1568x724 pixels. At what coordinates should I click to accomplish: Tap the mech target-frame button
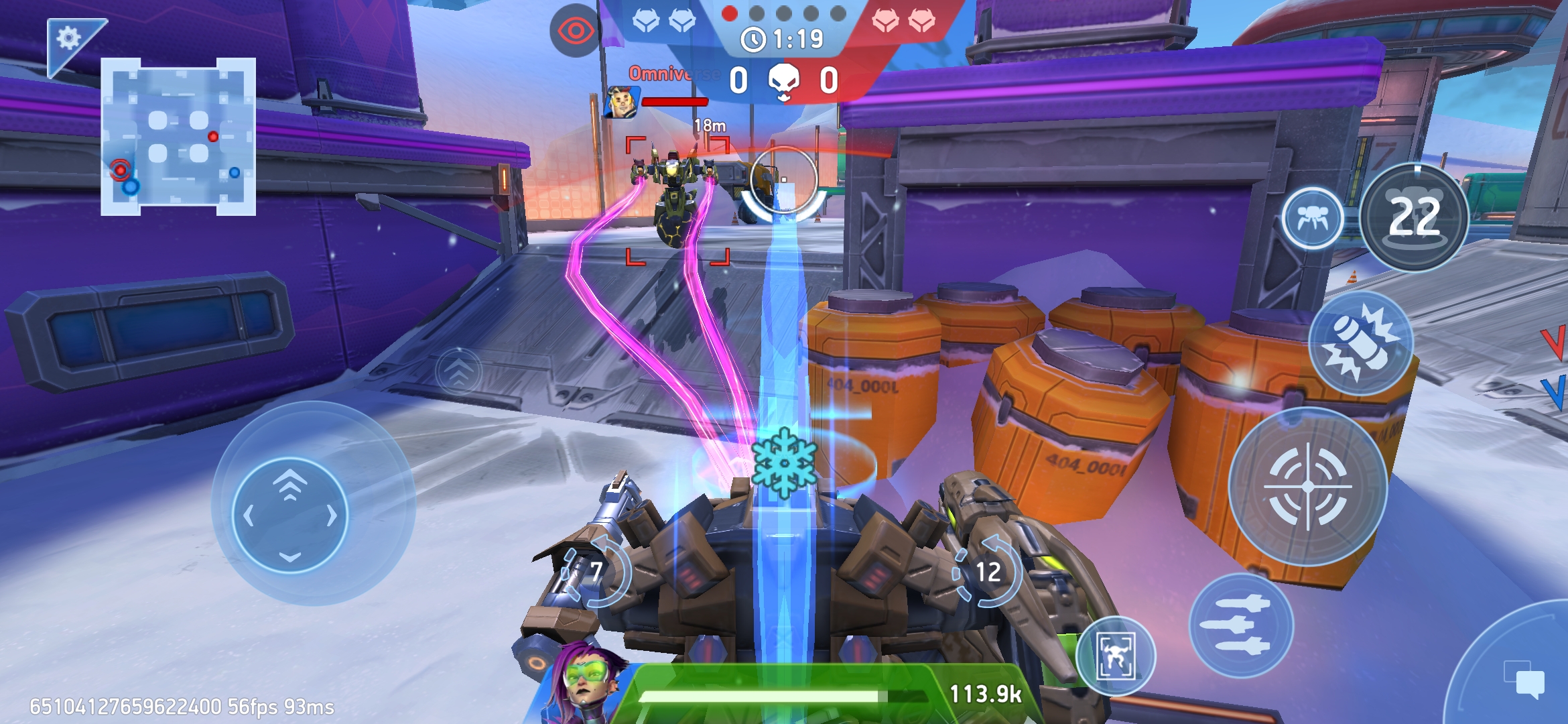pos(1116,656)
